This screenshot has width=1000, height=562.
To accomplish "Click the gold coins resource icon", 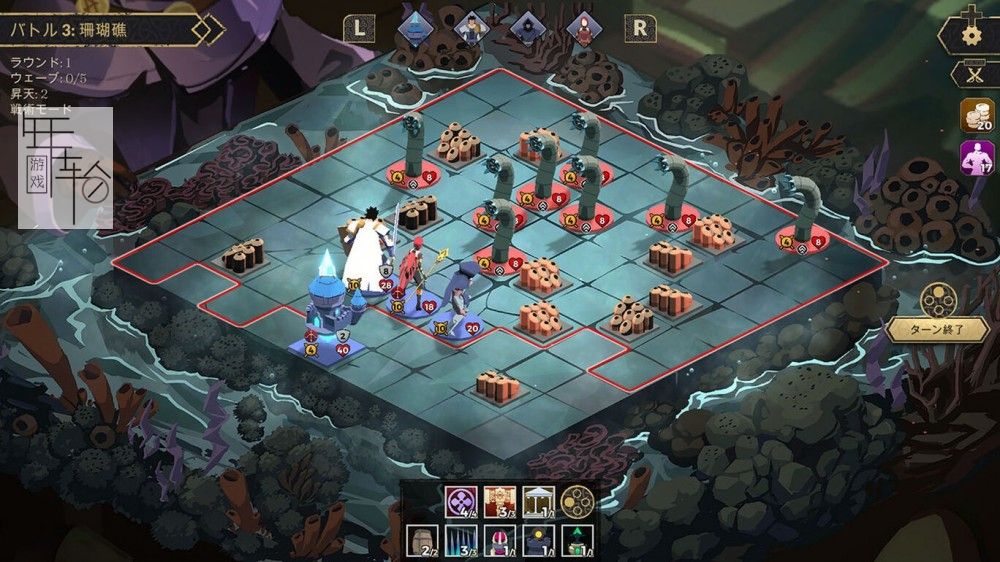I will [977, 115].
